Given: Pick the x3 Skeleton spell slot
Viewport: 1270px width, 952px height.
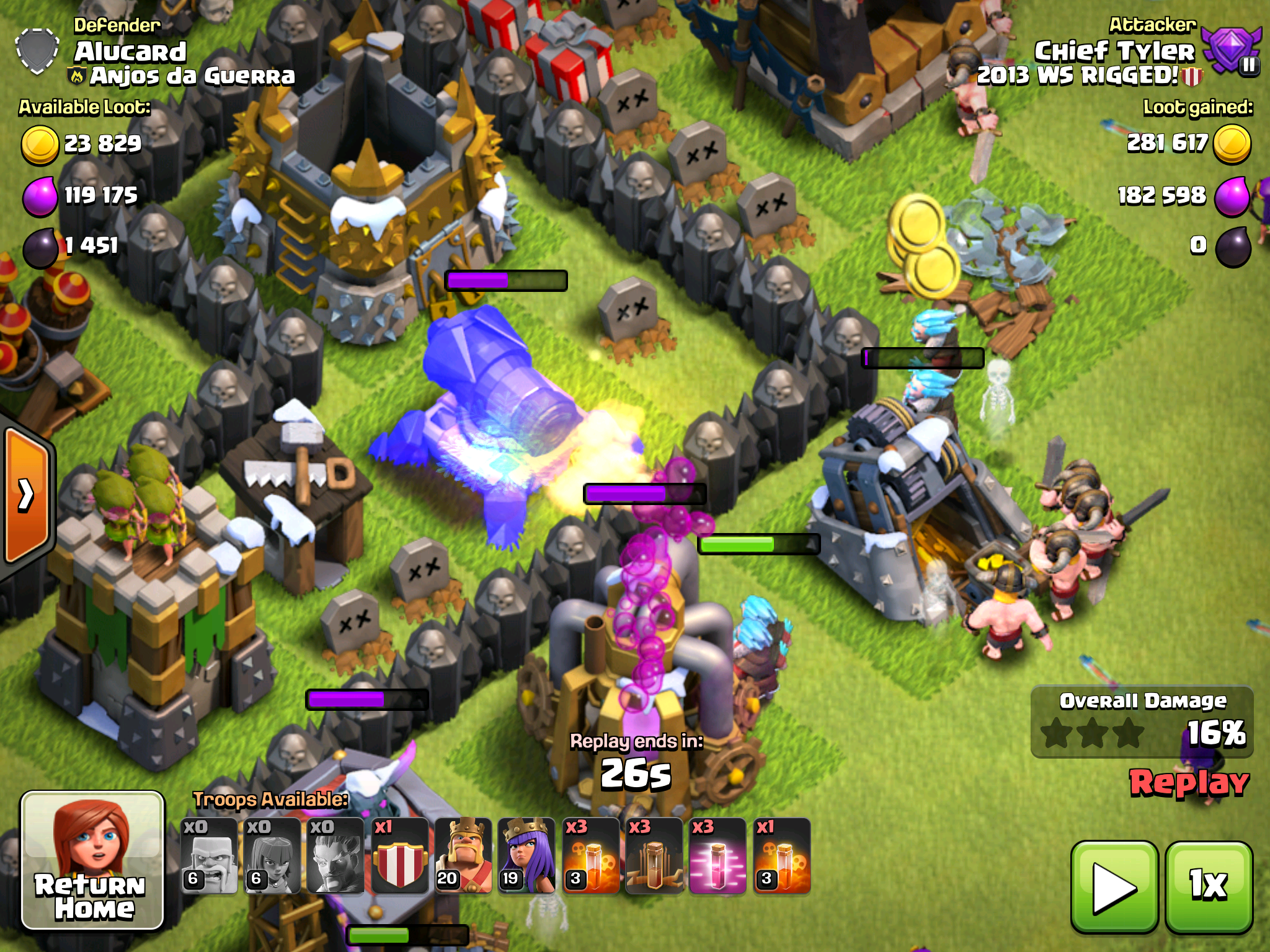Looking at the screenshot, I should click(591, 857).
